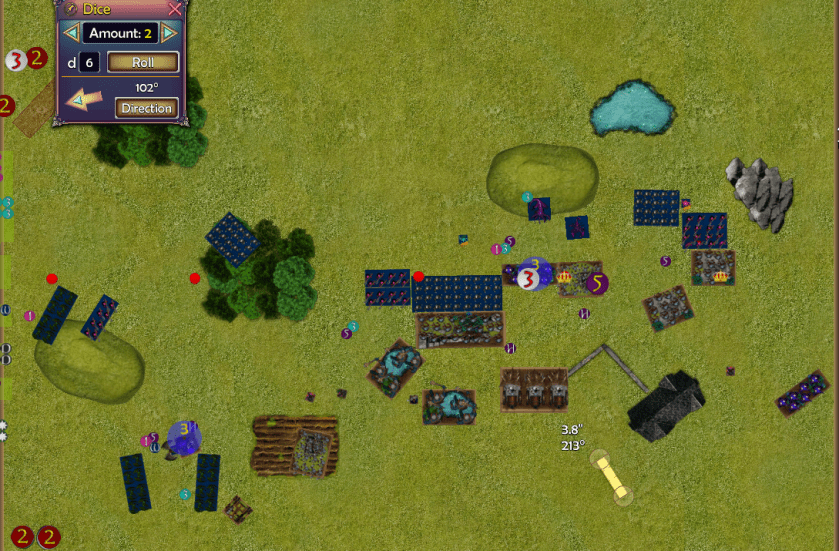The width and height of the screenshot is (839, 551).
Task: Generate a random Direction
Action: coord(147,108)
